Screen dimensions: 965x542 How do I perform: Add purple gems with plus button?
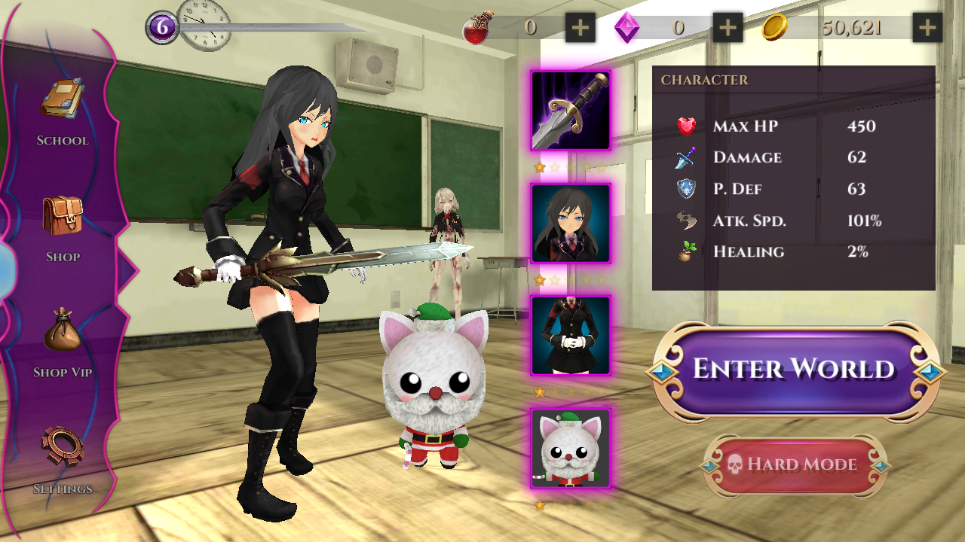pos(728,27)
